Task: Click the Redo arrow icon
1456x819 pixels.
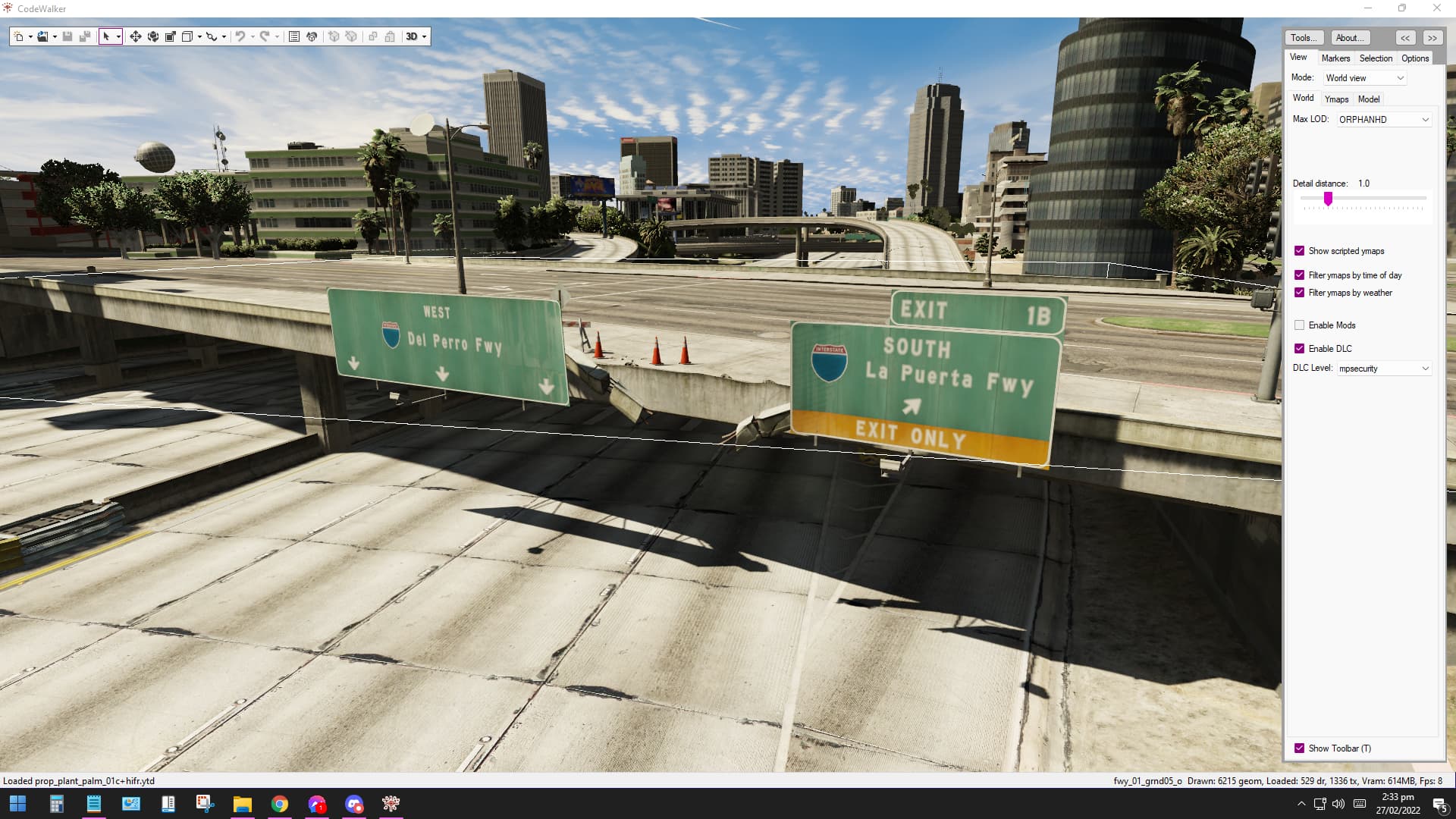Action: (x=264, y=36)
